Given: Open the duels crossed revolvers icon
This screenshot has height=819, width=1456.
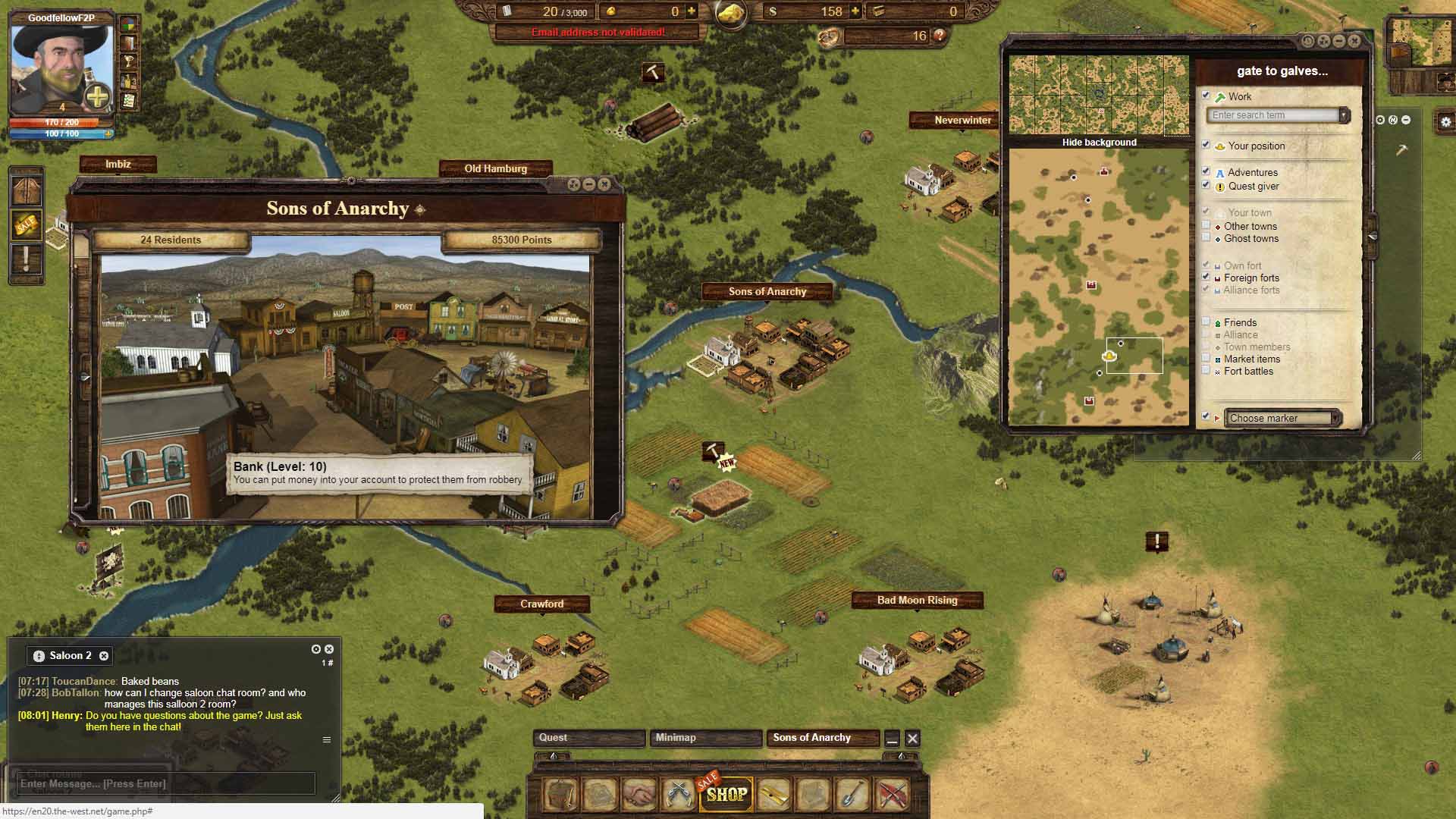Looking at the screenshot, I should pyautogui.click(x=678, y=794).
